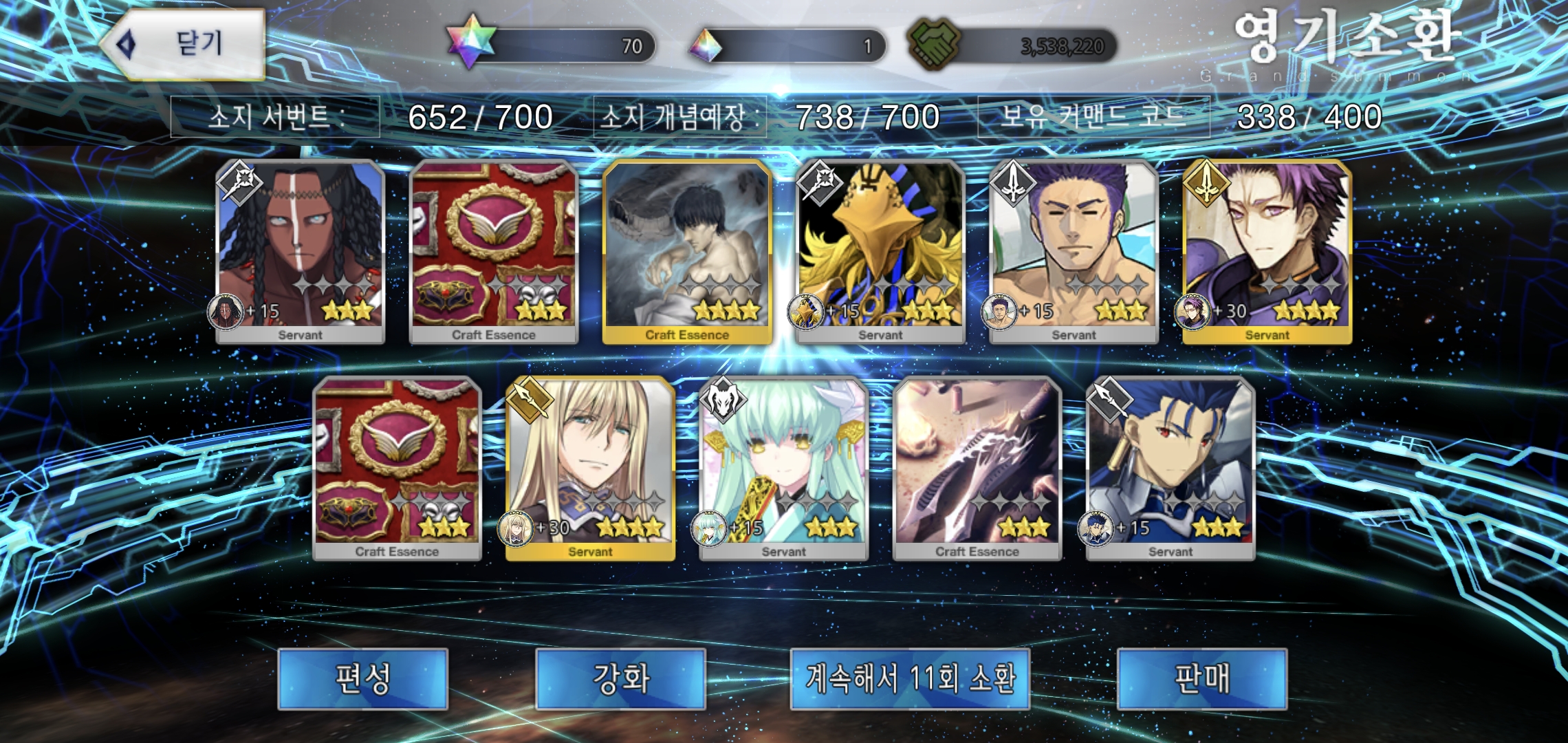Open the 강화 enhancement button

pos(620,678)
